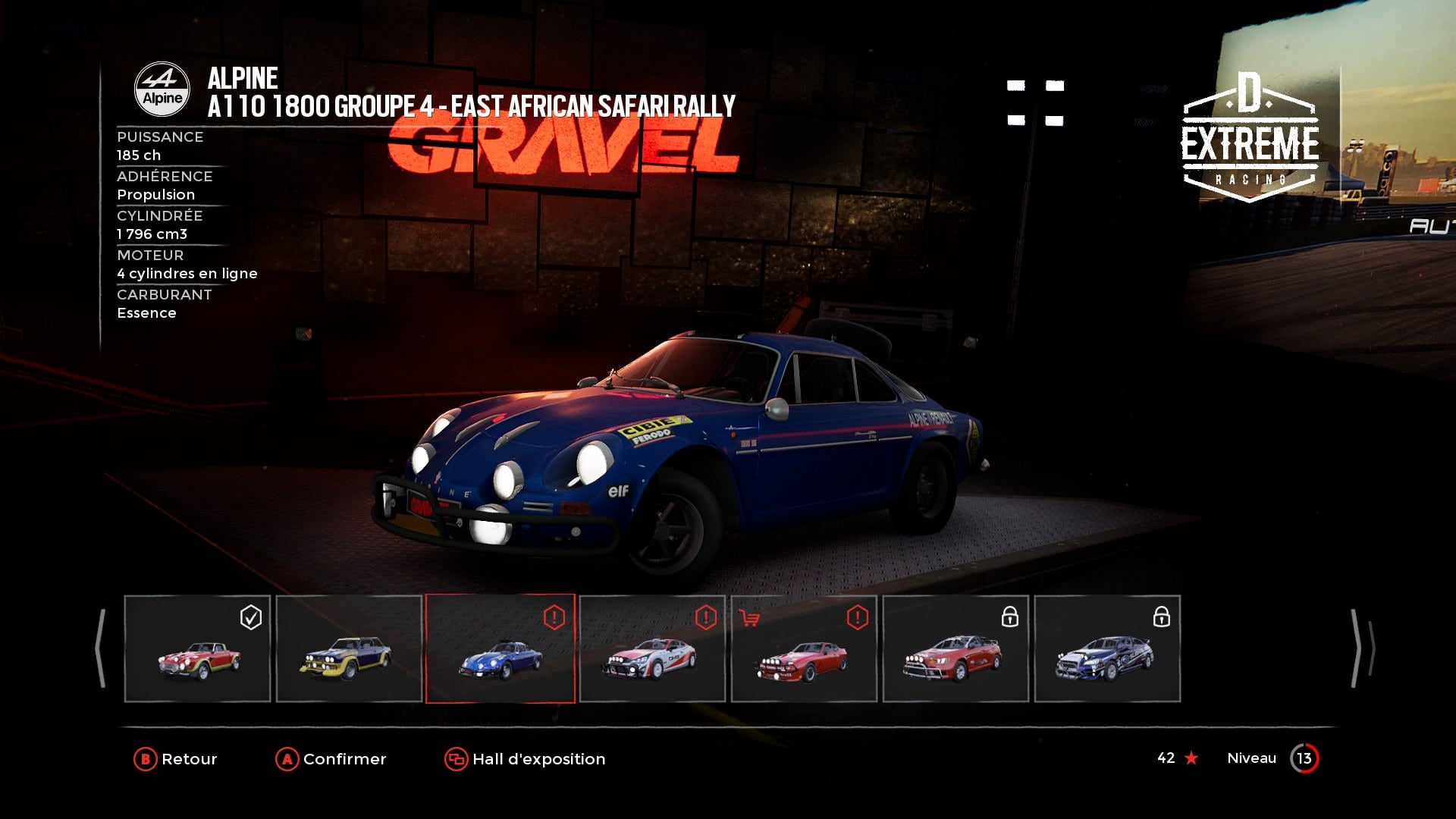The image size is (1456, 819).
Task: Choose the yellow and blue rally car thumbnail
Action: tap(349, 649)
